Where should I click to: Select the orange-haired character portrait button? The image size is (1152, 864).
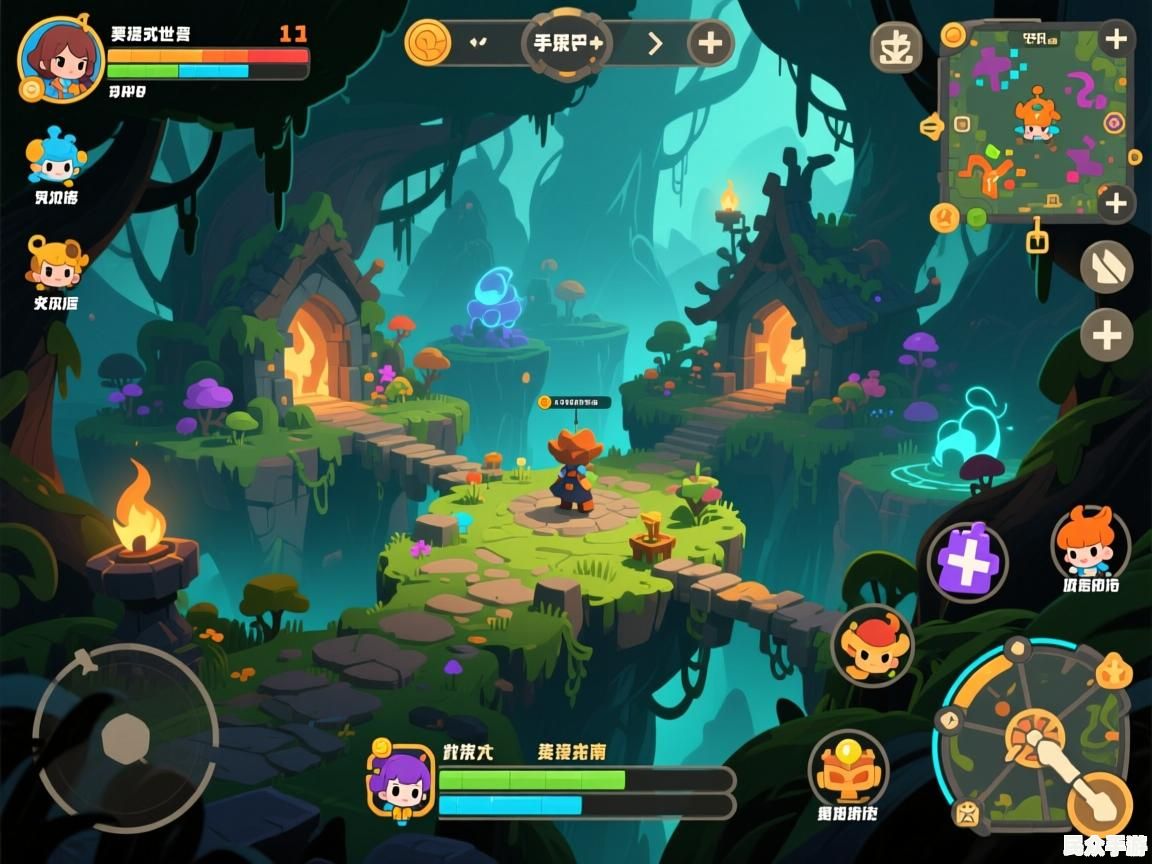[1089, 543]
